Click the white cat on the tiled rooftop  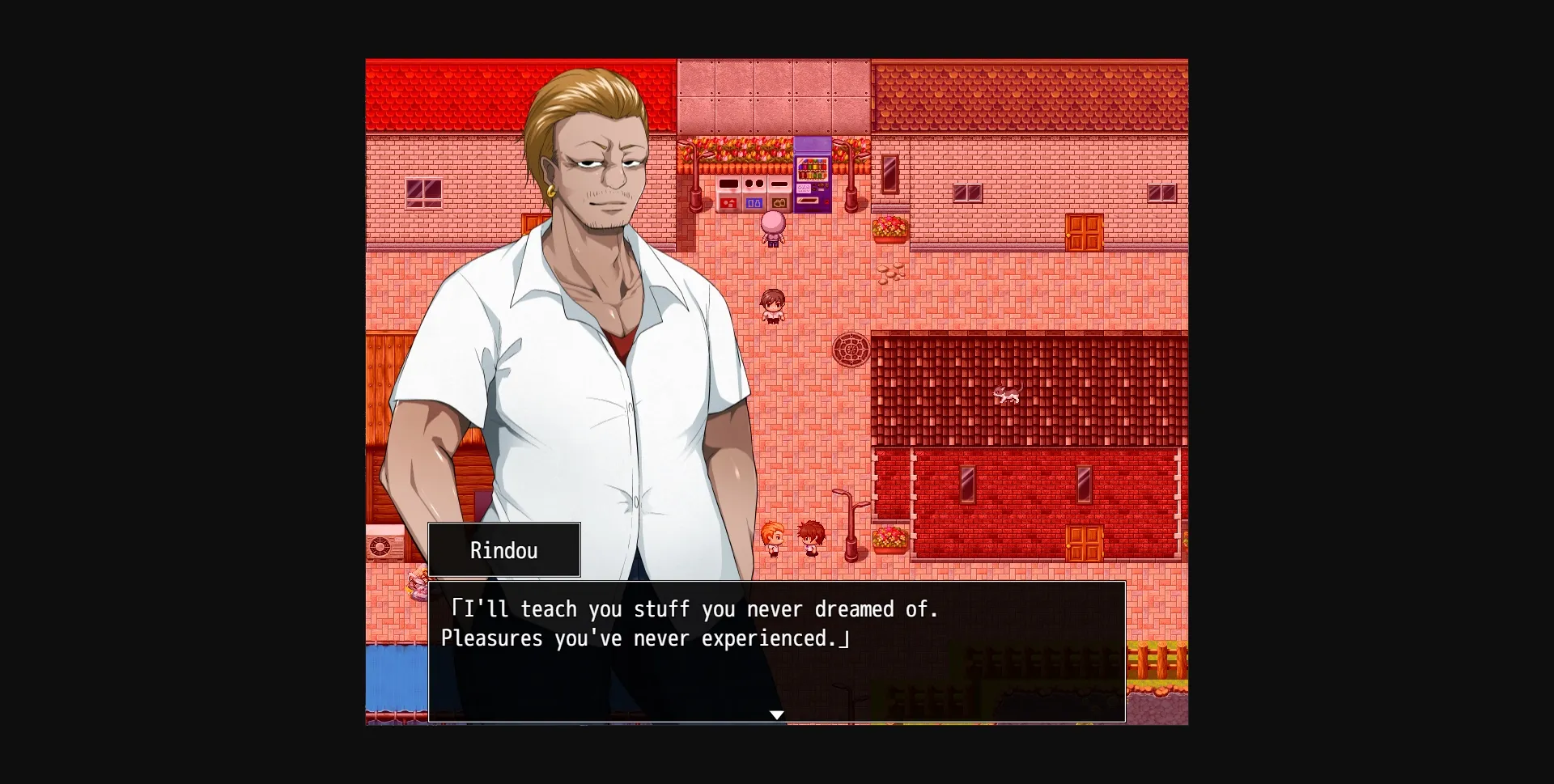point(1008,394)
